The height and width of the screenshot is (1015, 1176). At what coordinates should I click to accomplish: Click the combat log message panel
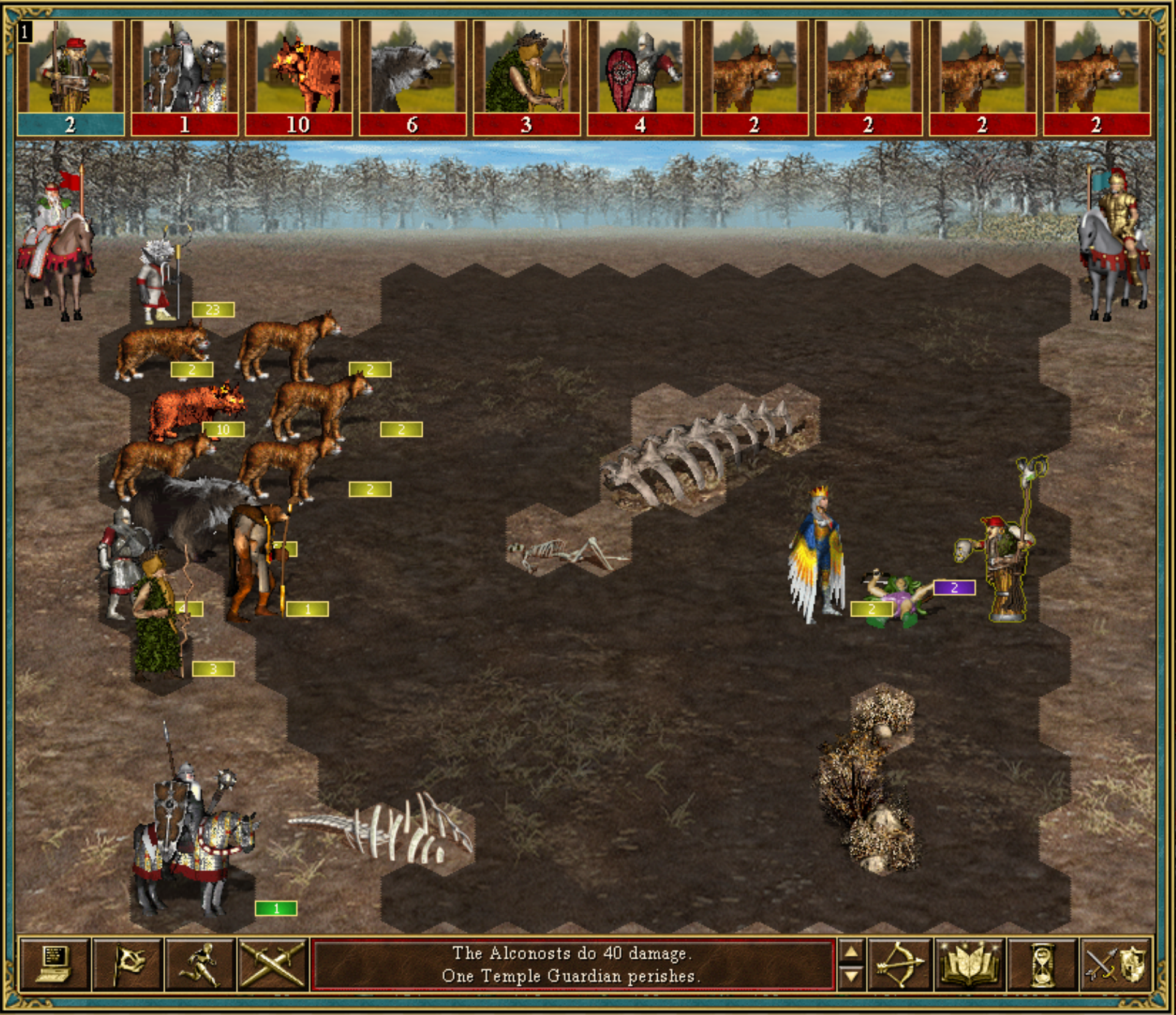pyautogui.click(x=572, y=965)
